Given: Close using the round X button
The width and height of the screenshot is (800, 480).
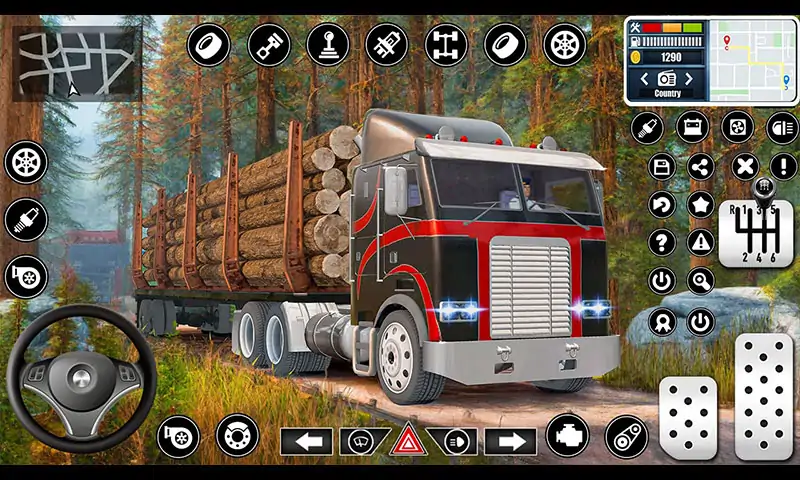Looking at the screenshot, I should (743, 166).
